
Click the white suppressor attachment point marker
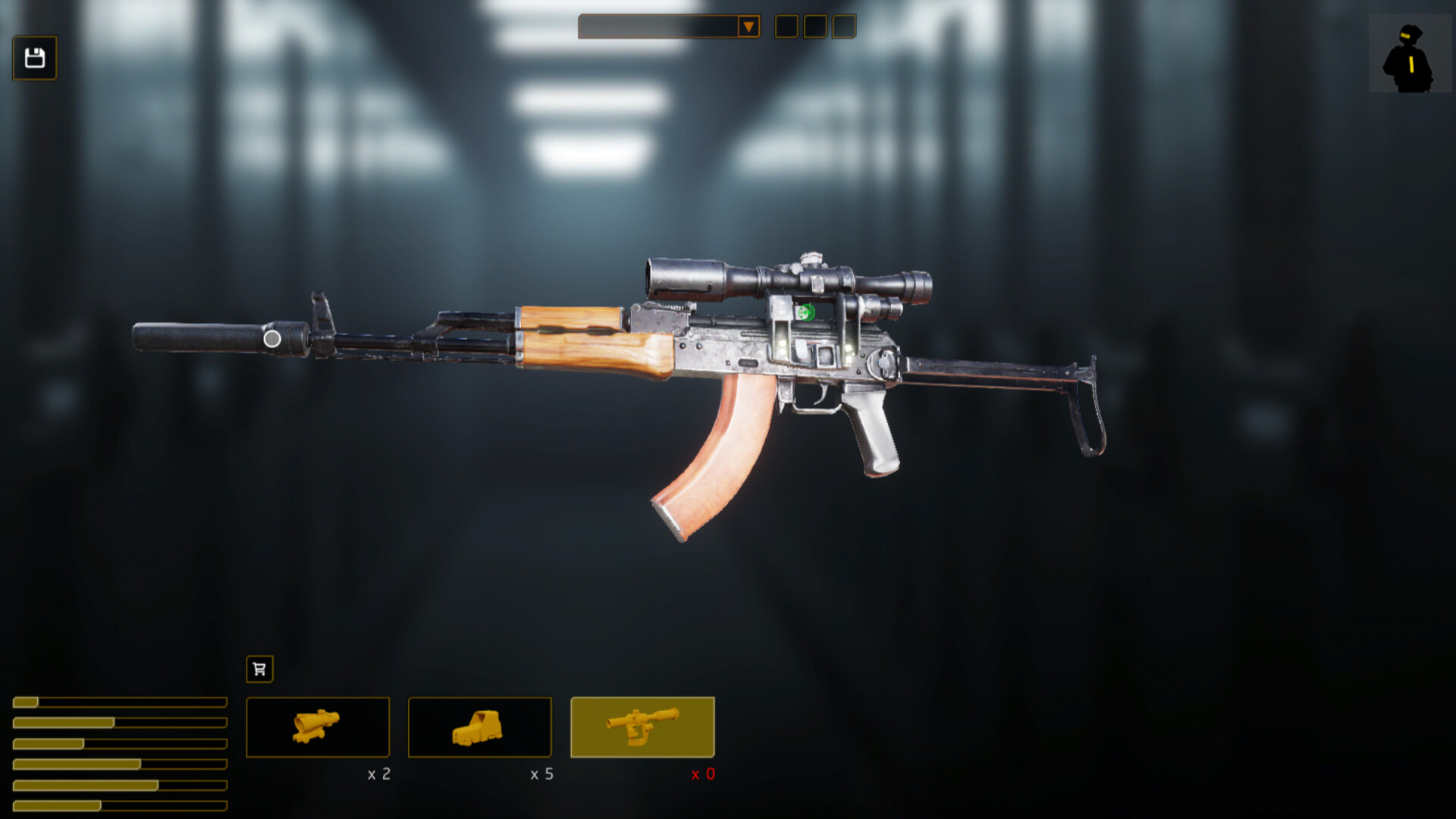[x=272, y=339]
